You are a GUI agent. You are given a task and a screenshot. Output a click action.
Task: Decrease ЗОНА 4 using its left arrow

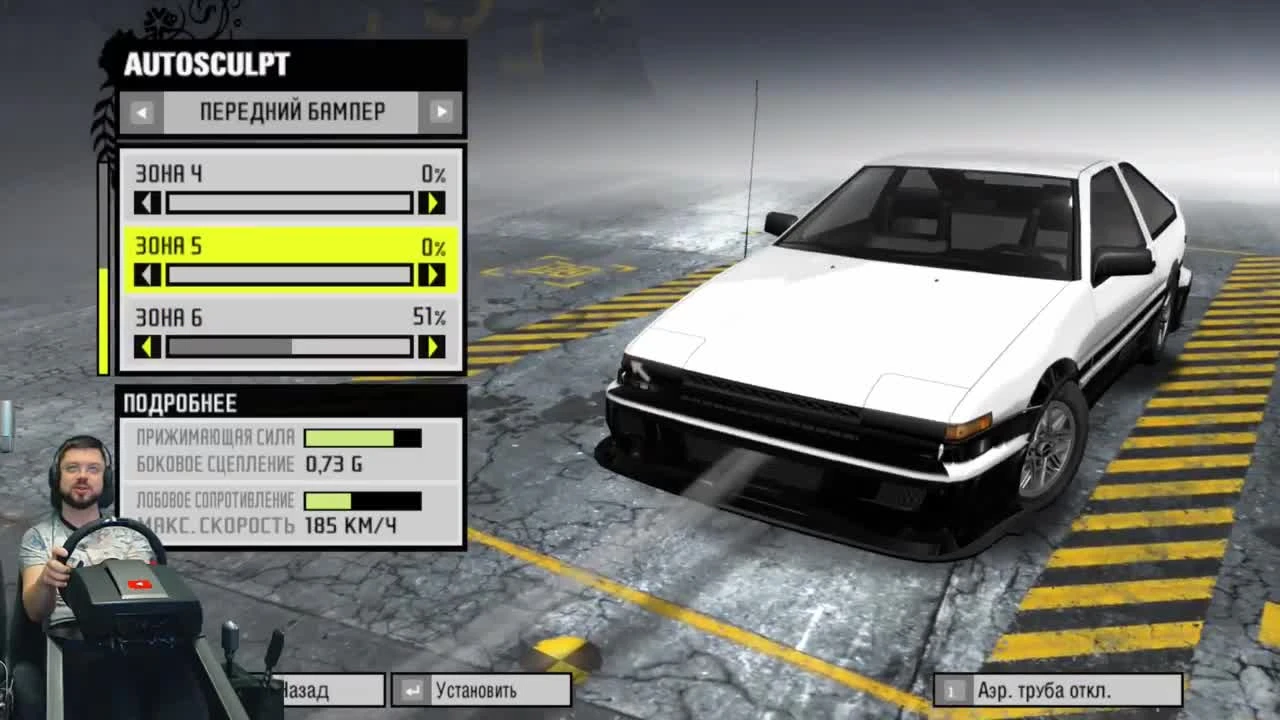point(148,202)
